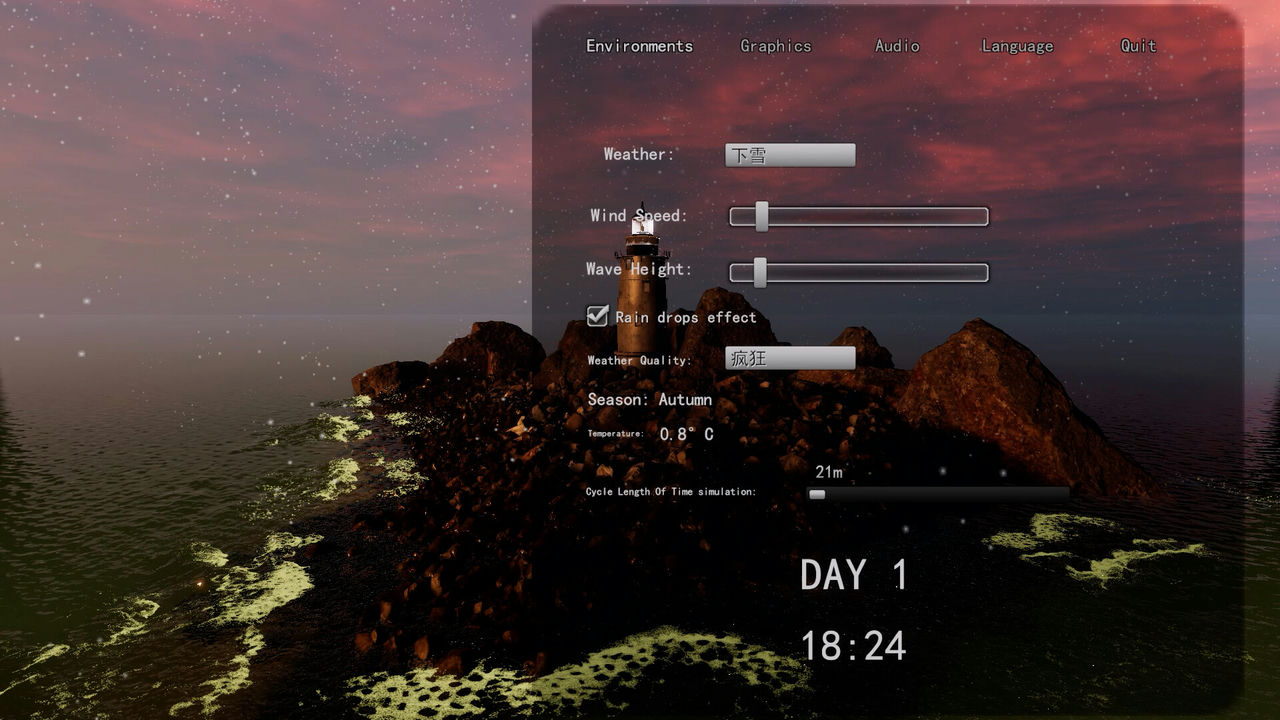Click the Wave Height label
The width and height of the screenshot is (1280, 720).
[638, 269]
